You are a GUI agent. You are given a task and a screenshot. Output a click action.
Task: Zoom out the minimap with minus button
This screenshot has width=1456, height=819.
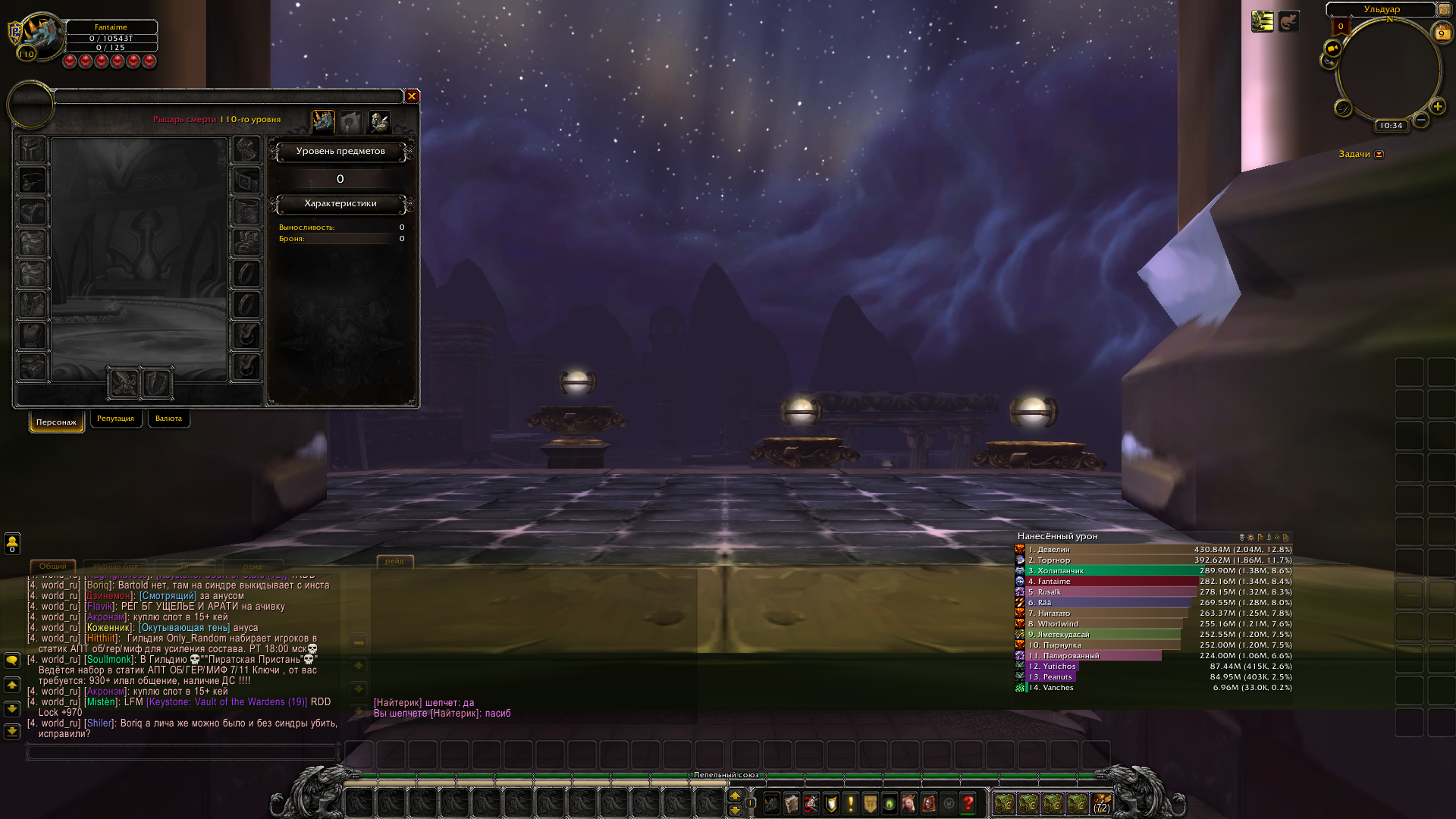tap(1421, 120)
